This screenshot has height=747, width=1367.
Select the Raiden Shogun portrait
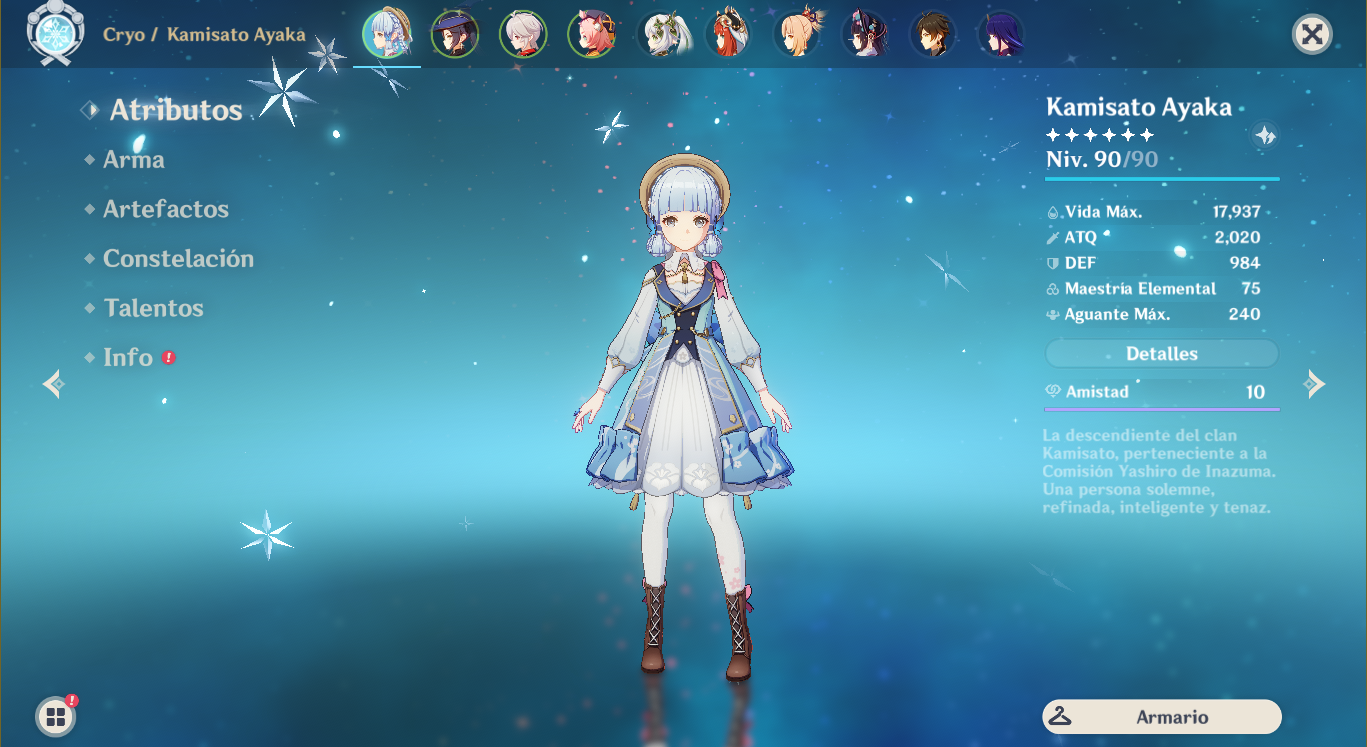(1000, 32)
